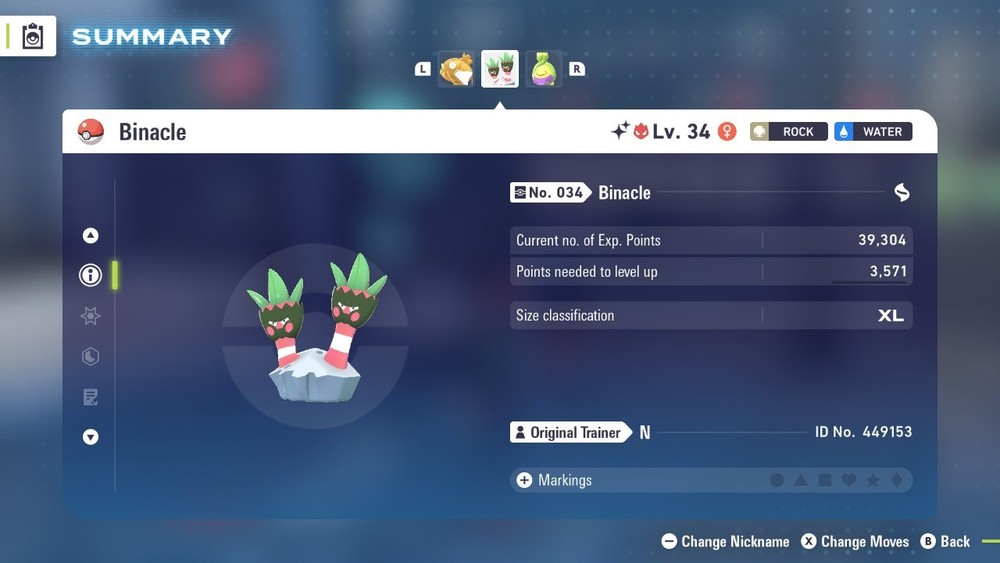The width and height of the screenshot is (1000, 563).
Task: Select the Binacle party thumbnail
Action: (500, 70)
